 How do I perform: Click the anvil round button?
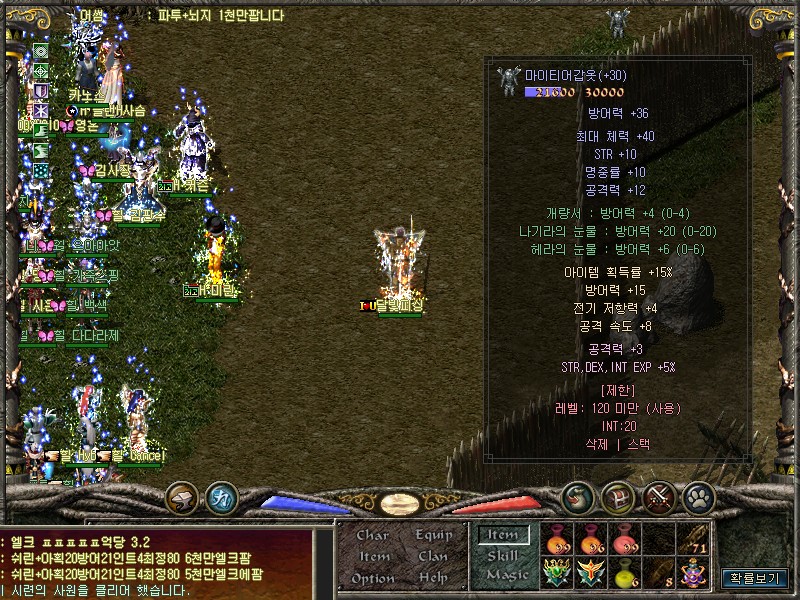point(181,496)
